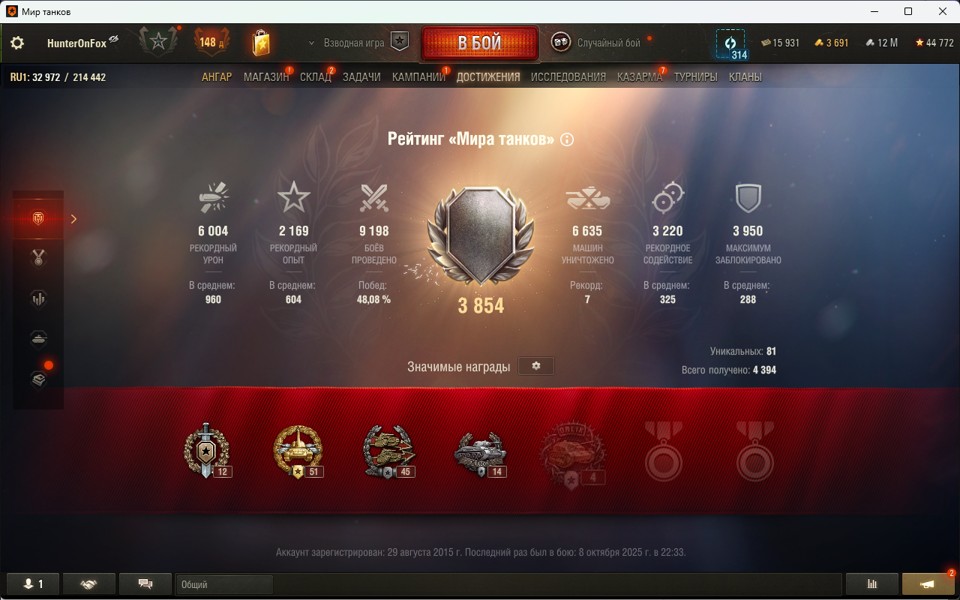Image resolution: width=960 pixels, height=600 pixels.
Task: Open the premium account 148 days badge
Action: coord(212,42)
